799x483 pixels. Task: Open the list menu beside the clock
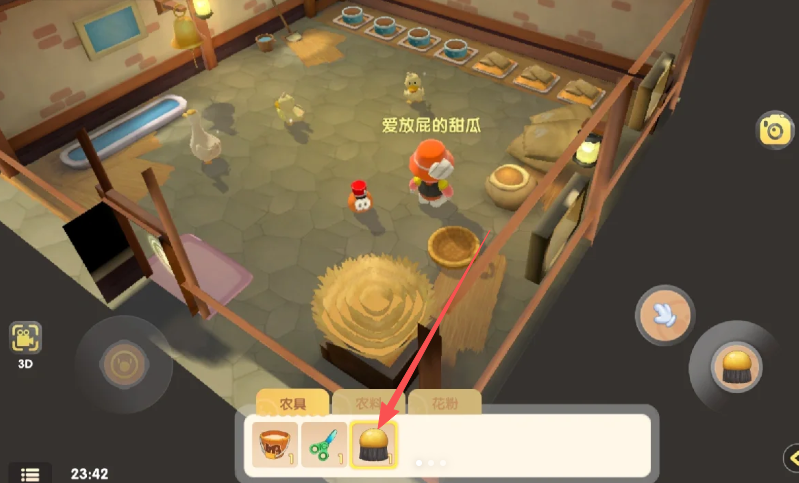pyautogui.click(x=30, y=474)
